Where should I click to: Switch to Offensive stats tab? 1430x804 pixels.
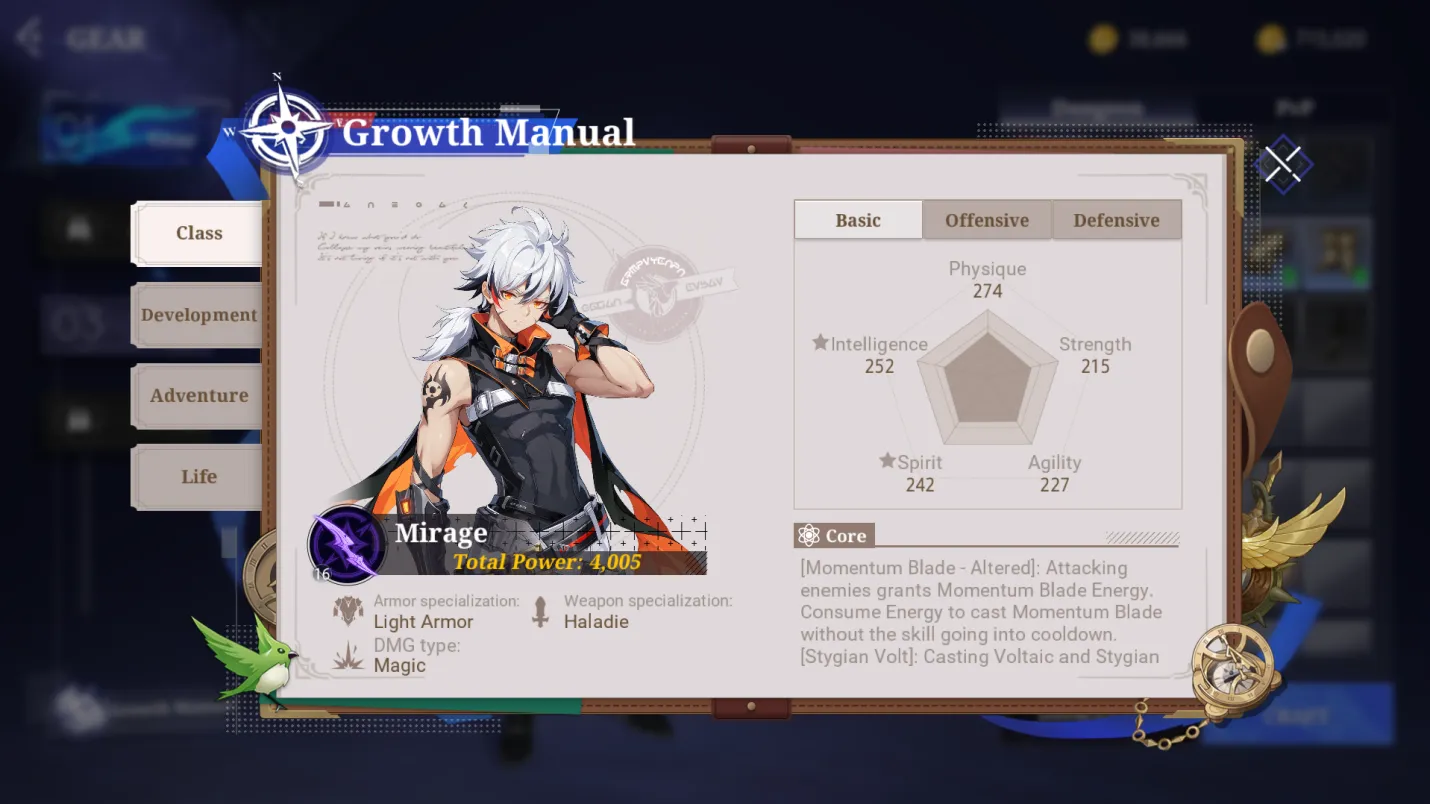click(987, 220)
